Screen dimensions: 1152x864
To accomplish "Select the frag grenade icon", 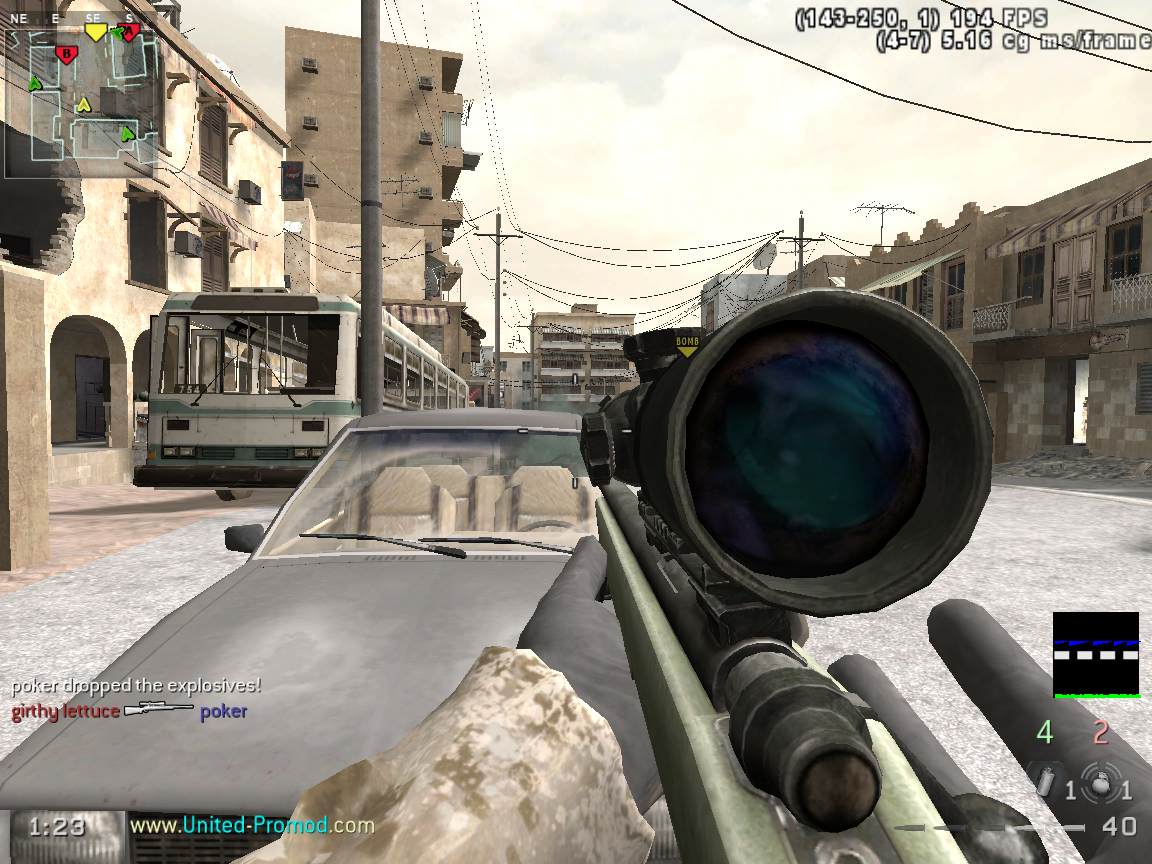I will click(1100, 786).
